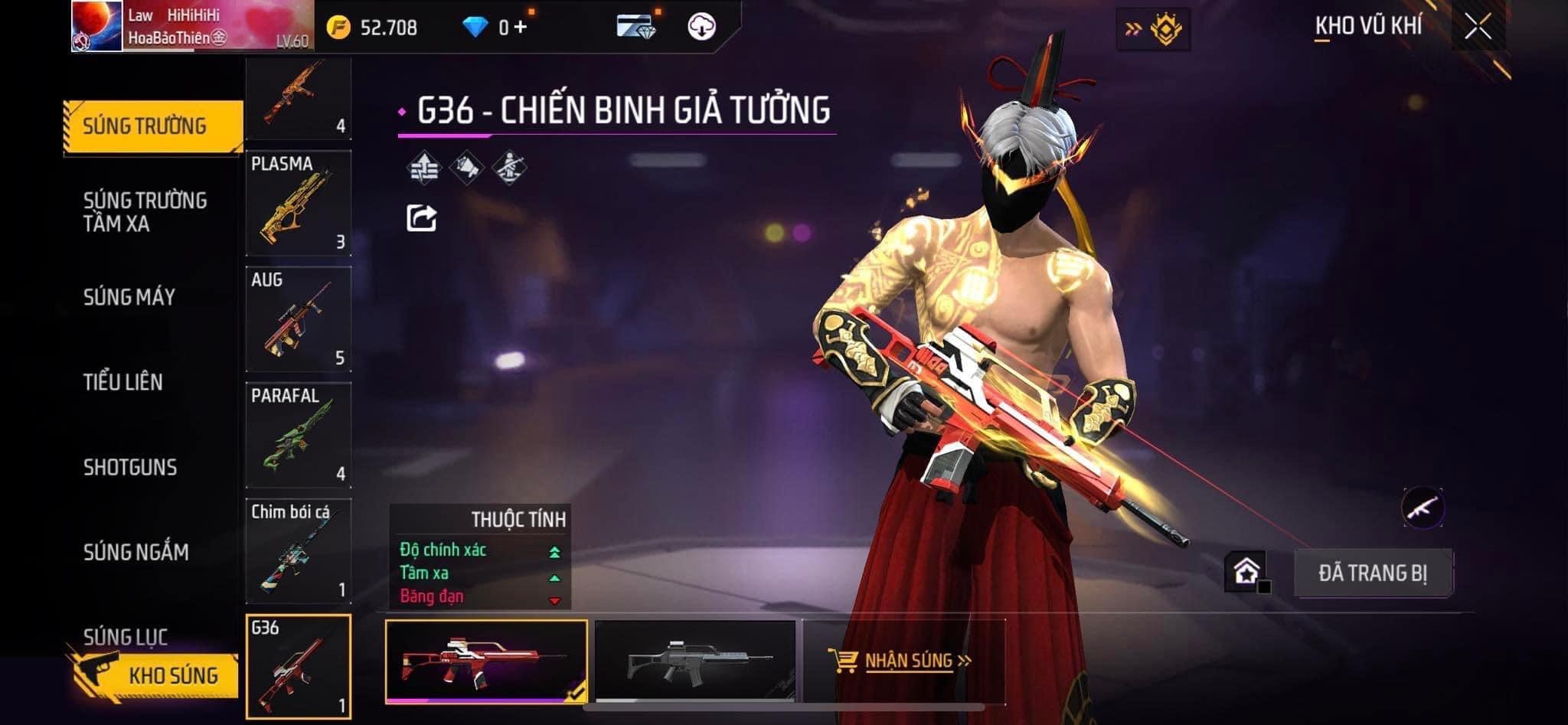Choose the TIỂU LIÊN category
The height and width of the screenshot is (725, 1568).
(x=123, y=382)
